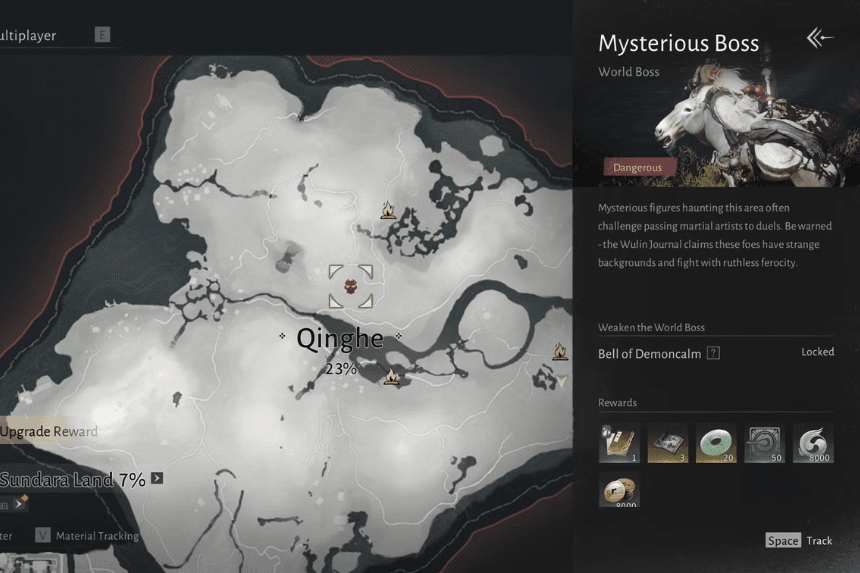Inspect the jade ring reward icon
The height and width of the screenshot is (573, 860).
click(716, 443)
